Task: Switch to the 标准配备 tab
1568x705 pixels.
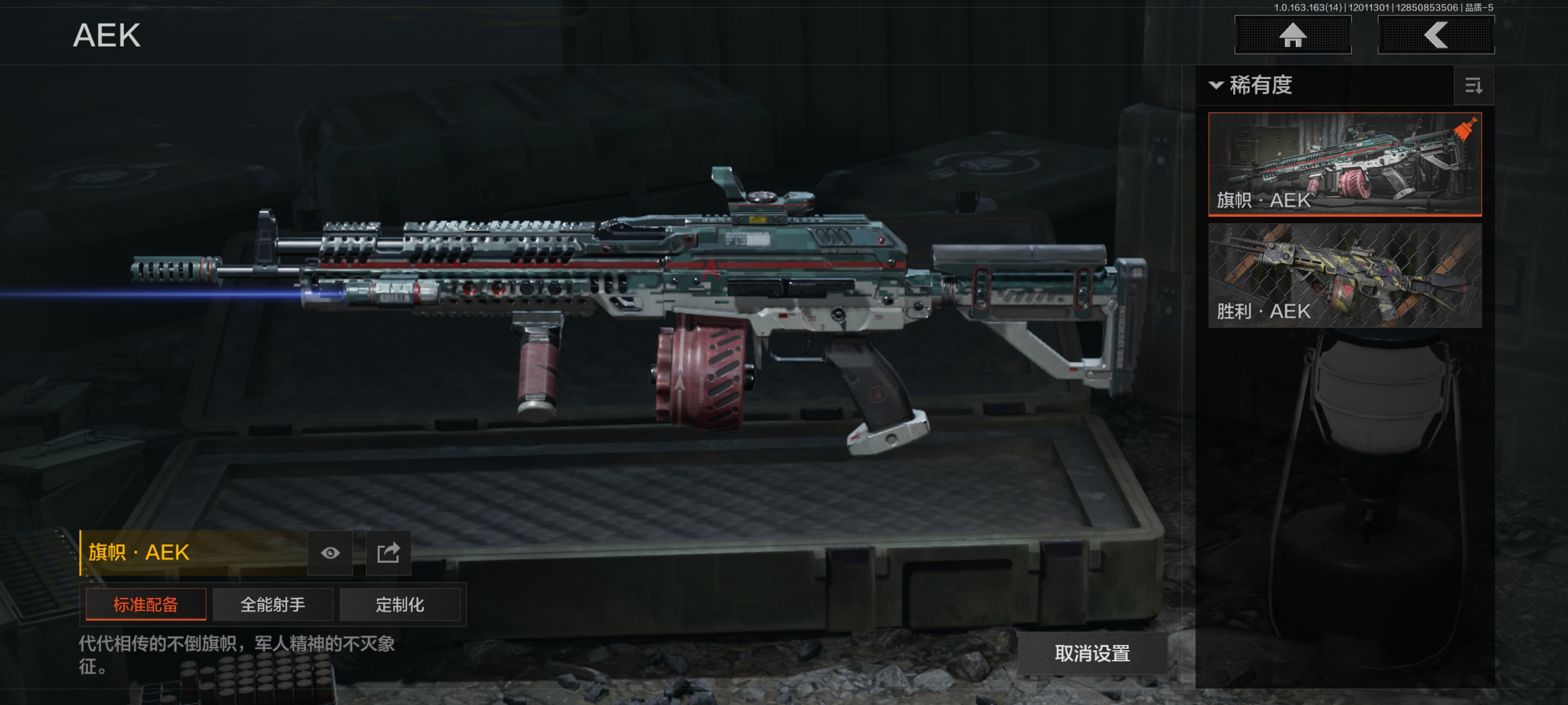Action: [146, 604]
